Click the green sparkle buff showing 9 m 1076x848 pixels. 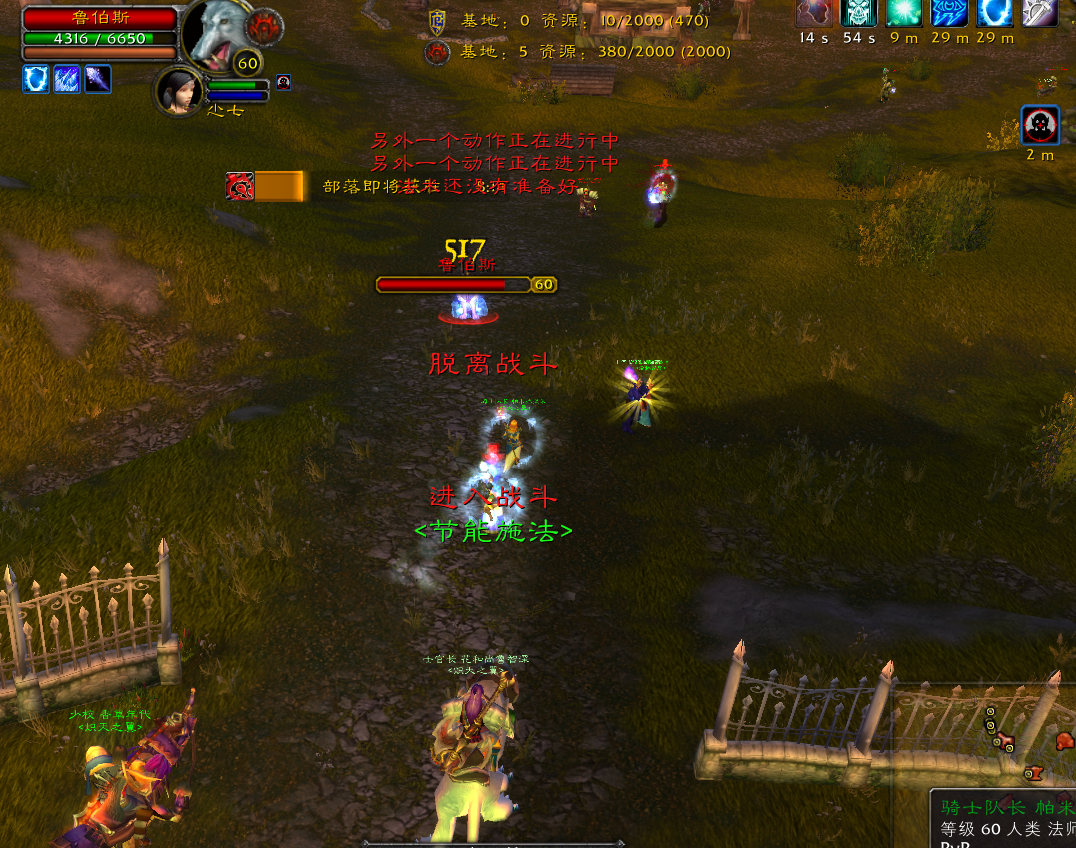(x=904, y=12)
